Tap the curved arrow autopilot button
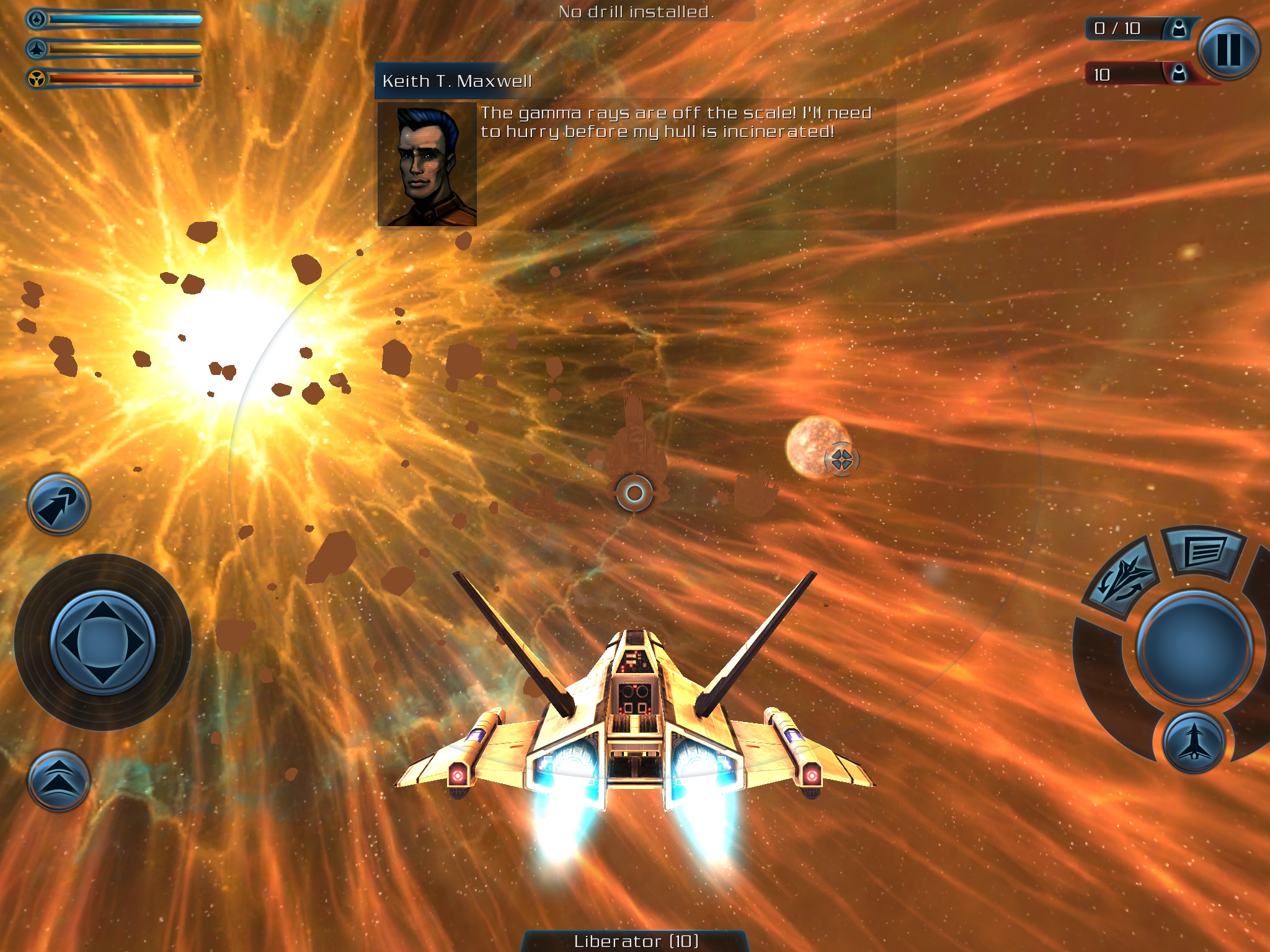Image resolution: width=1270 pixels, height=952 pixels. (58, 505)
